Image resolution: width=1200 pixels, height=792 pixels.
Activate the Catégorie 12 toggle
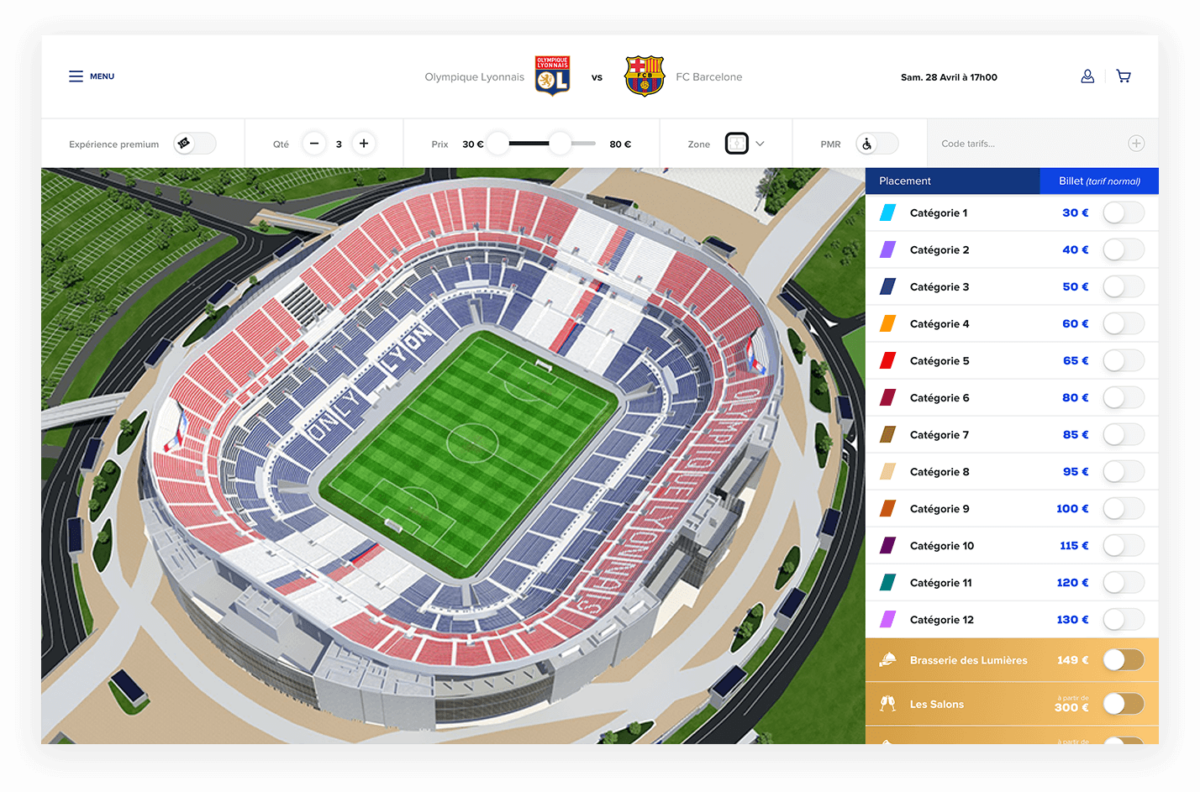1123,620
